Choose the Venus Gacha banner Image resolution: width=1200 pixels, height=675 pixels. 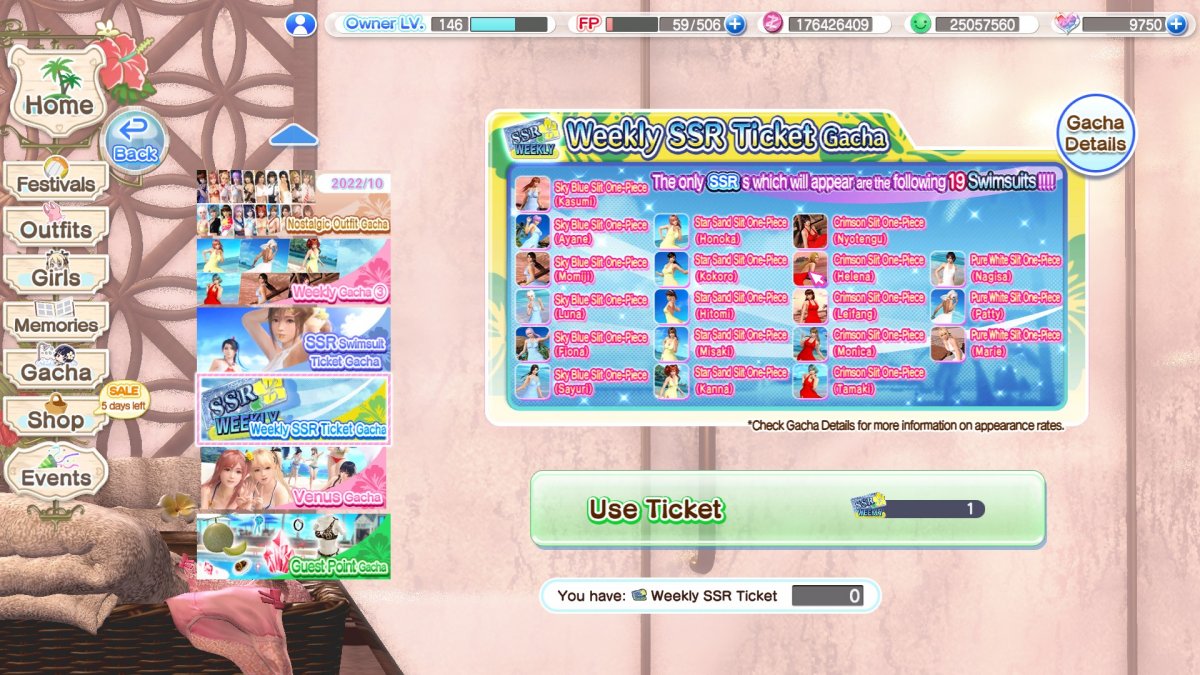tap(293, 478)
